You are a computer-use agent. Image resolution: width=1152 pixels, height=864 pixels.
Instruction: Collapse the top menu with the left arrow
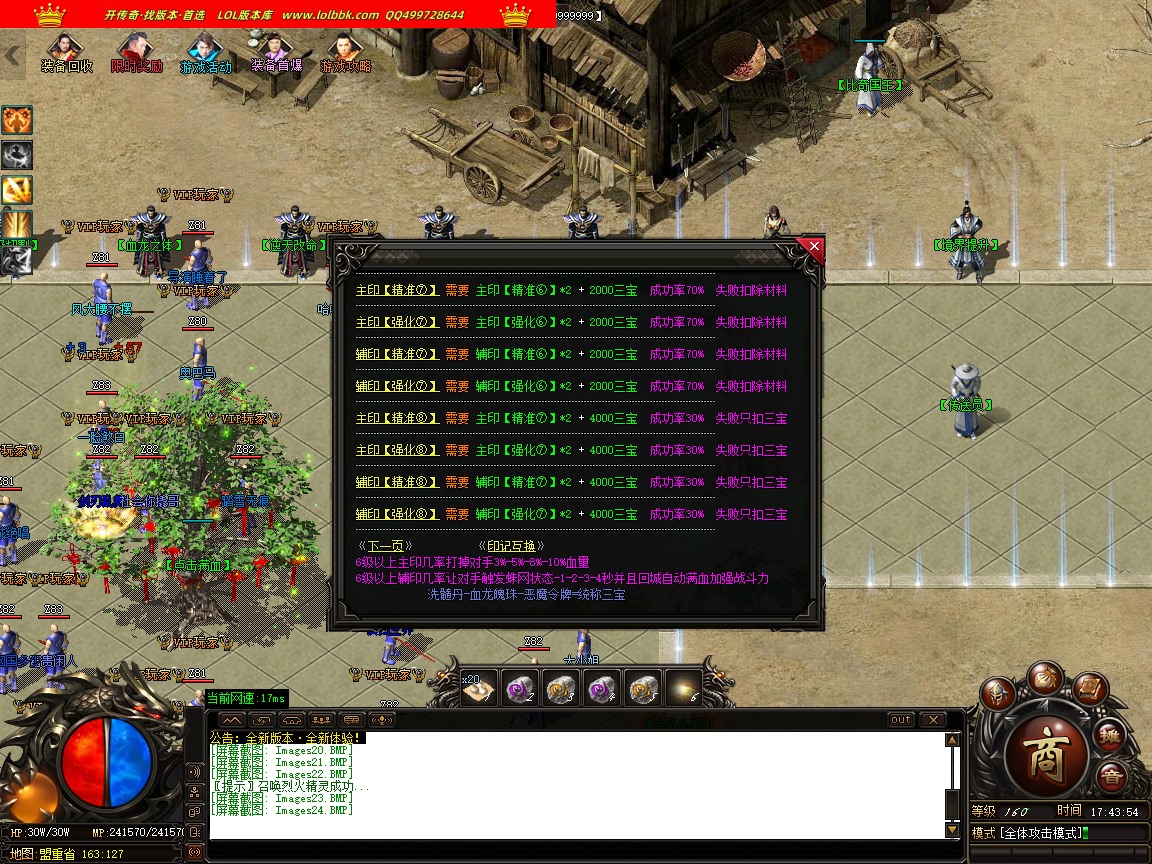click(x=13, y=56)
